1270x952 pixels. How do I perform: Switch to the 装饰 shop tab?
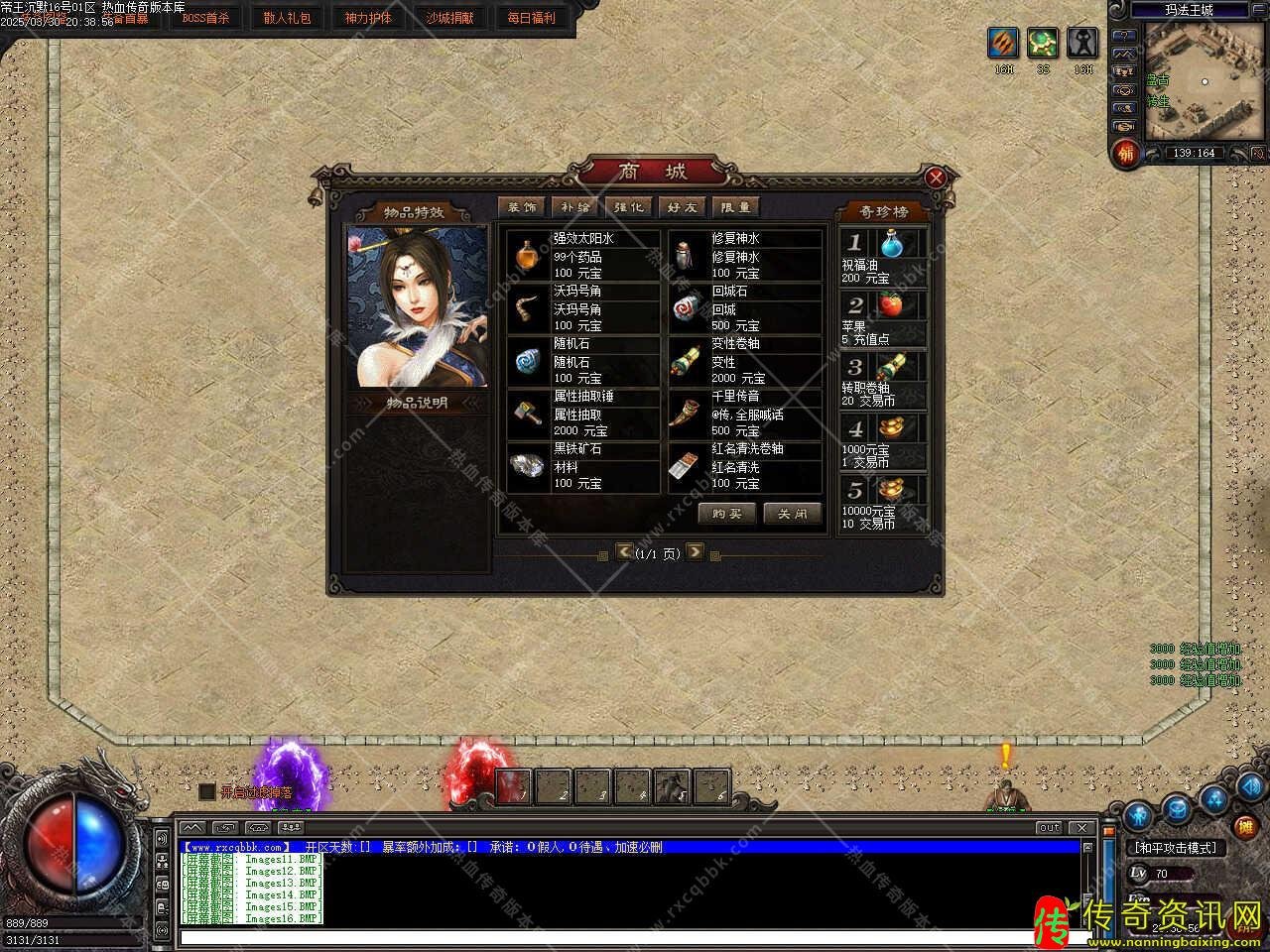[522, 206]
